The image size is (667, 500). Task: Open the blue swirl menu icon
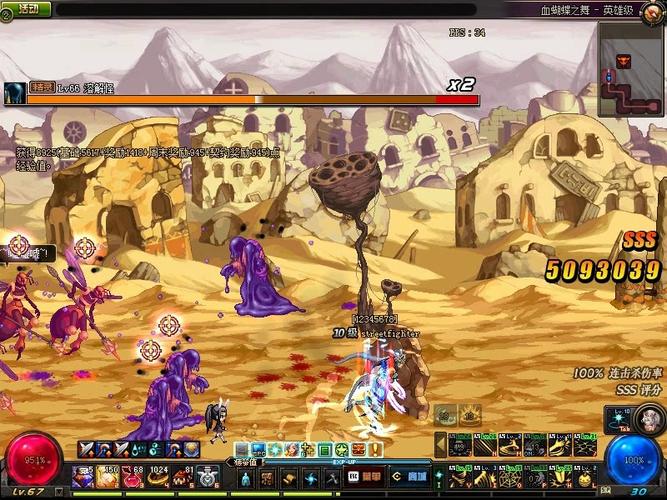311,478
